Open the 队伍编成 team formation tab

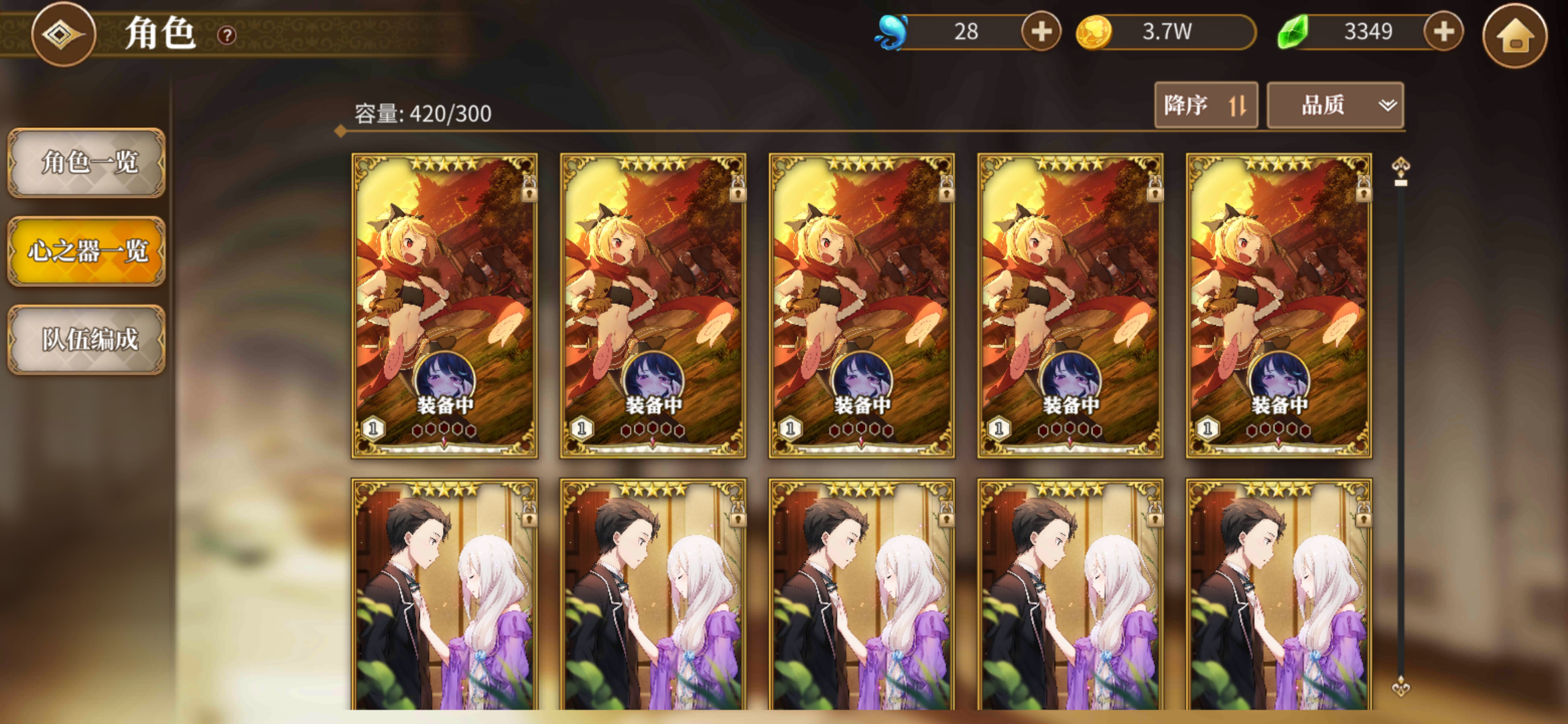pyautogui.click(x=86, y=341)
